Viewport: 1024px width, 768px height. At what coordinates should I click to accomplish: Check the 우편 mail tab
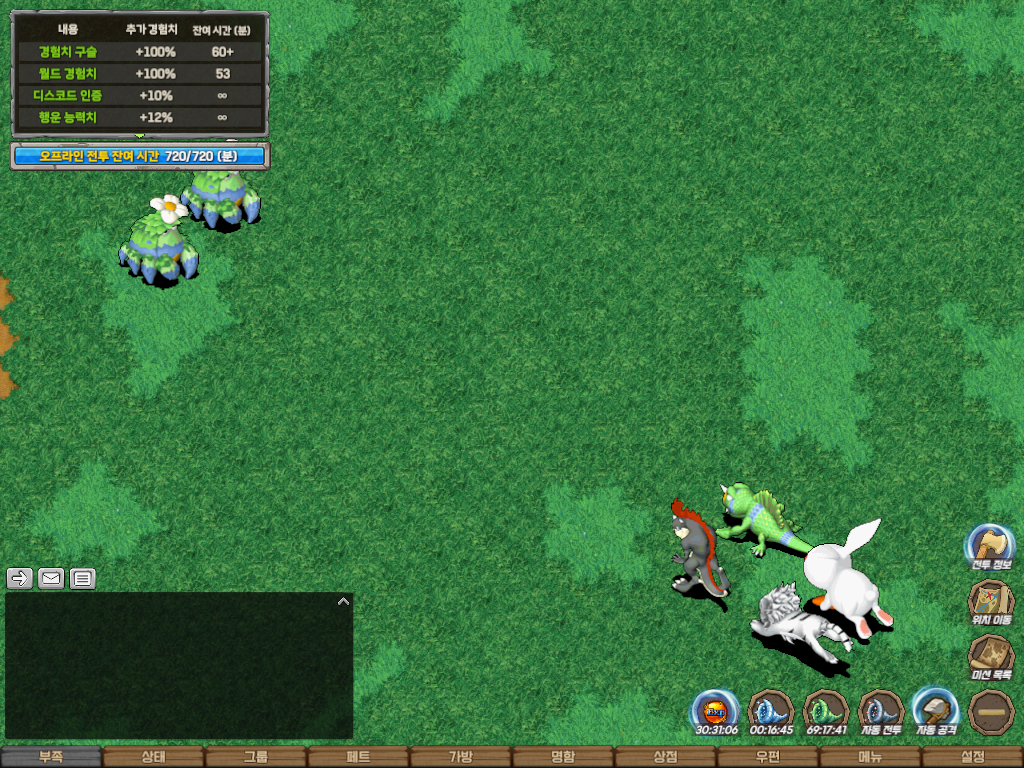(x=767, y=757)
